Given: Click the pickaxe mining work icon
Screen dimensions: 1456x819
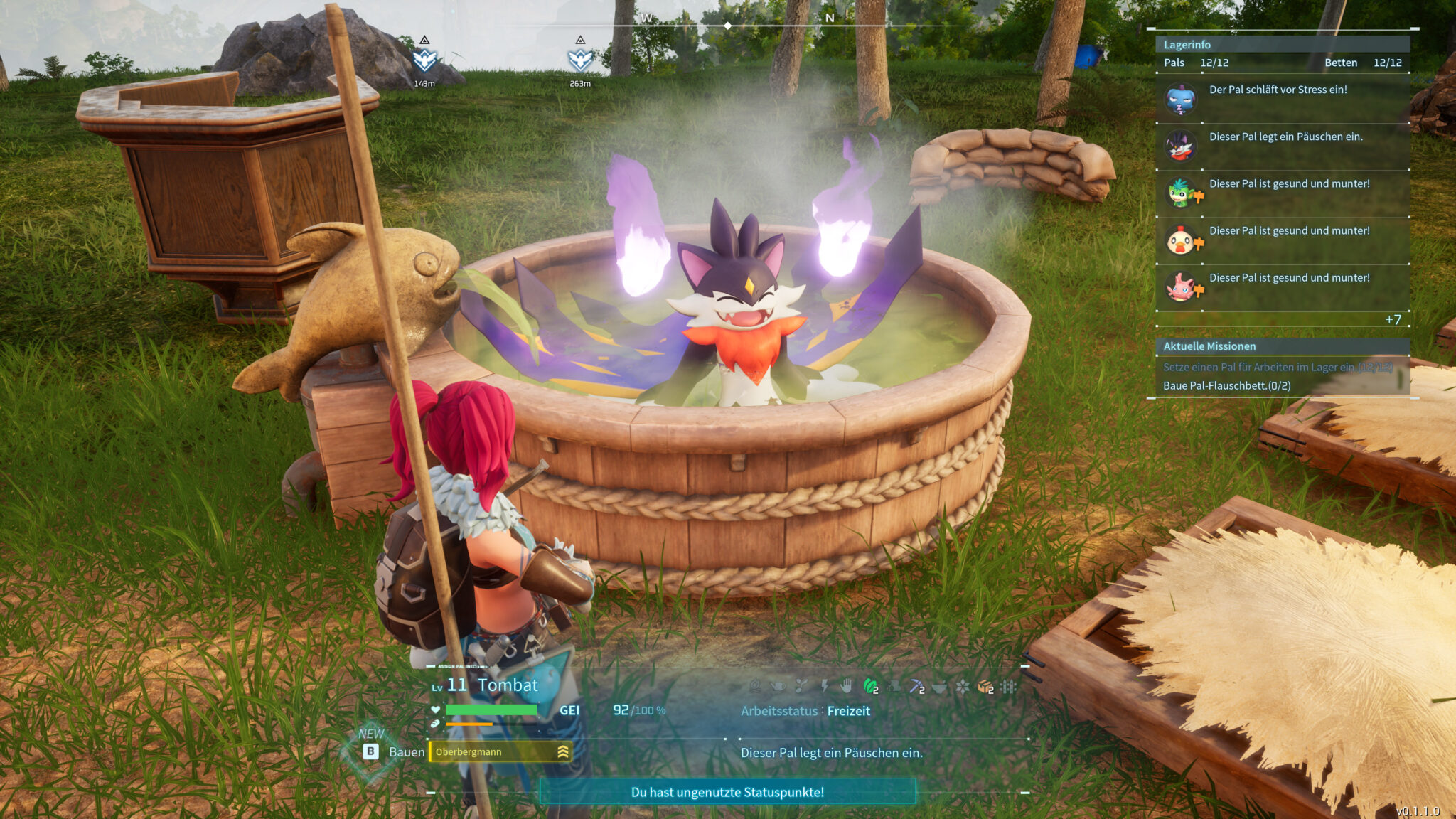Looking at the screenshot, I should (916, 686).
